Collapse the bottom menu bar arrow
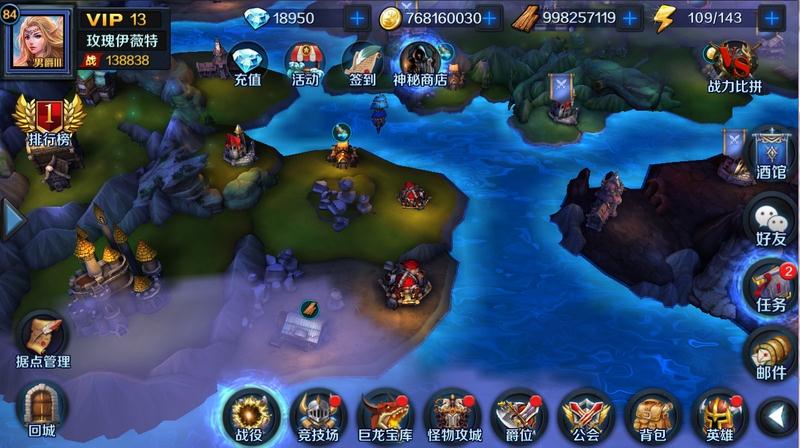The width and height of the screenshot is (800, 448). tap(775, 414)
